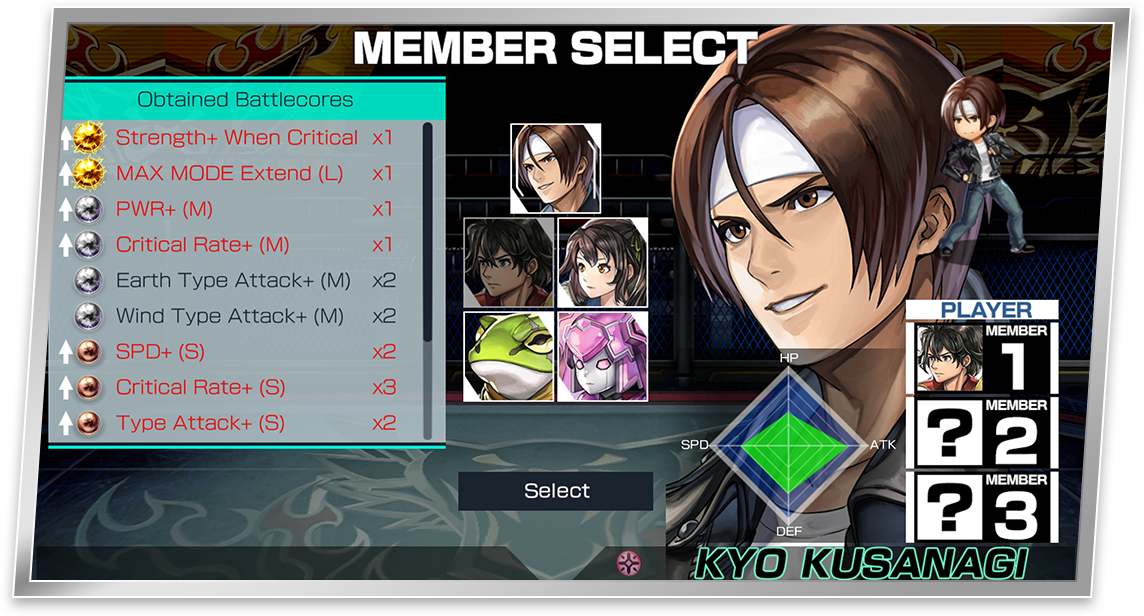Confirm with the Select button
Screen dimensions: 1144x616
point(556,491)
